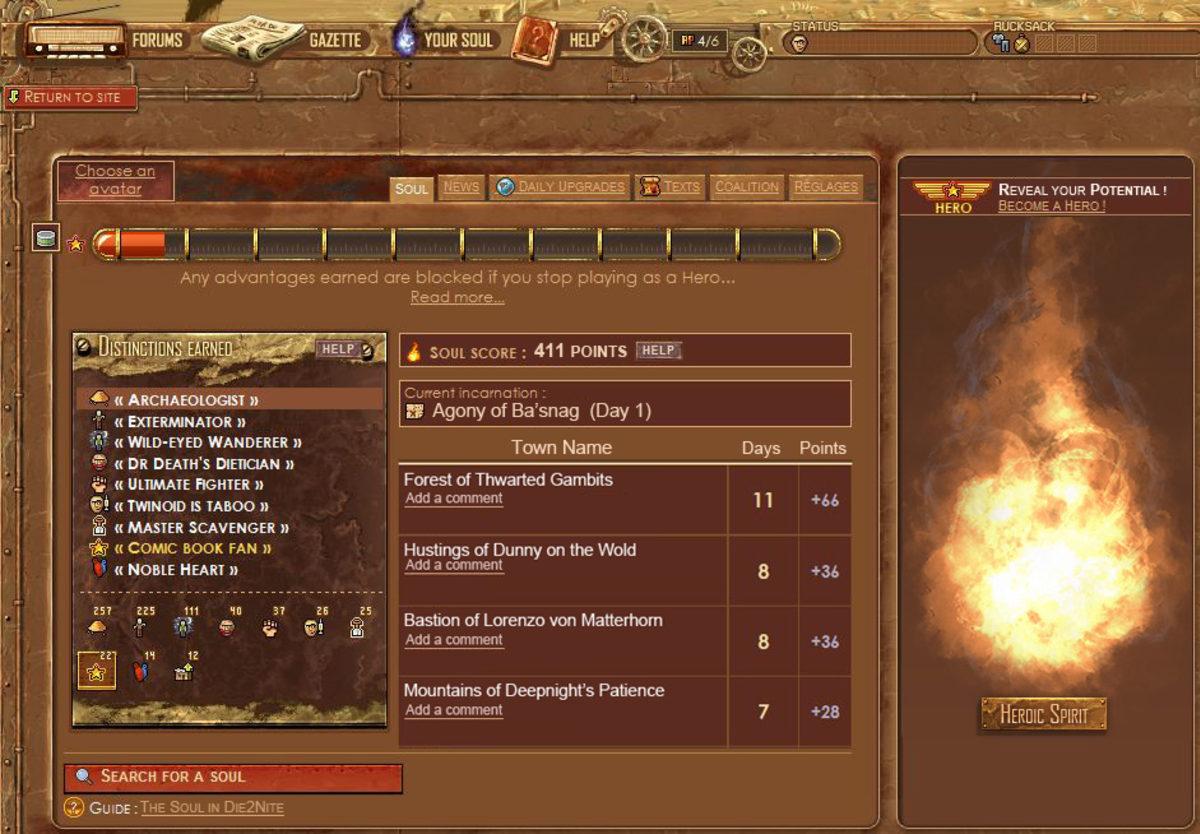Show Help for Soul Score

658,350
